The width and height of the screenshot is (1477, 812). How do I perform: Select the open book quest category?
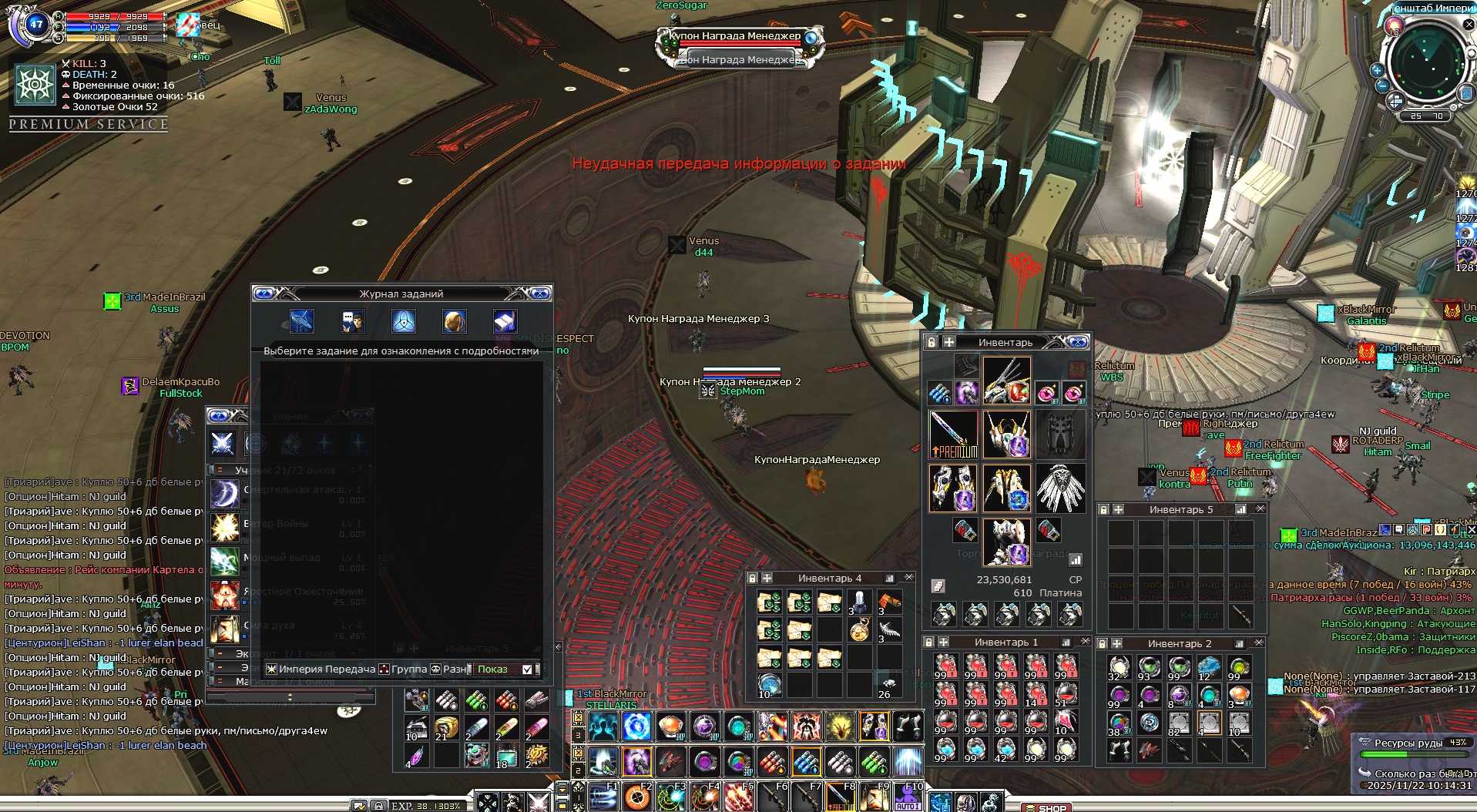coord(504,320)
